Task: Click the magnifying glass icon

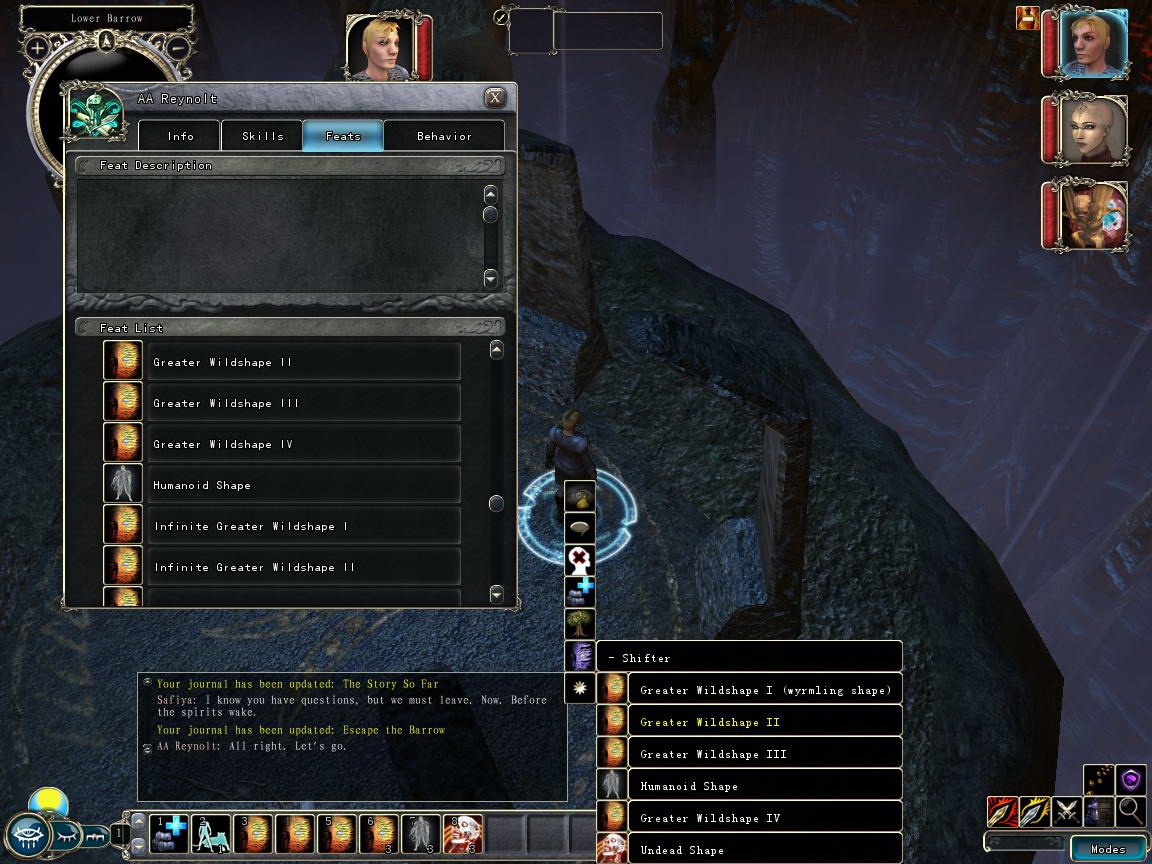Action: [x=1131, y=810]
